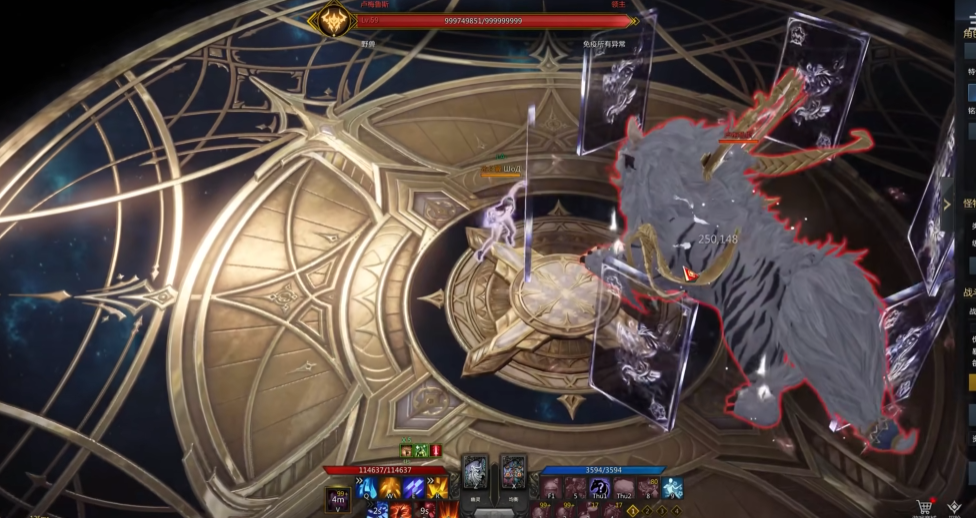The height and width of the screenshot is (518, 976).
Task: Trigger the purple E slash skill
Action: [x=413, y=489]
